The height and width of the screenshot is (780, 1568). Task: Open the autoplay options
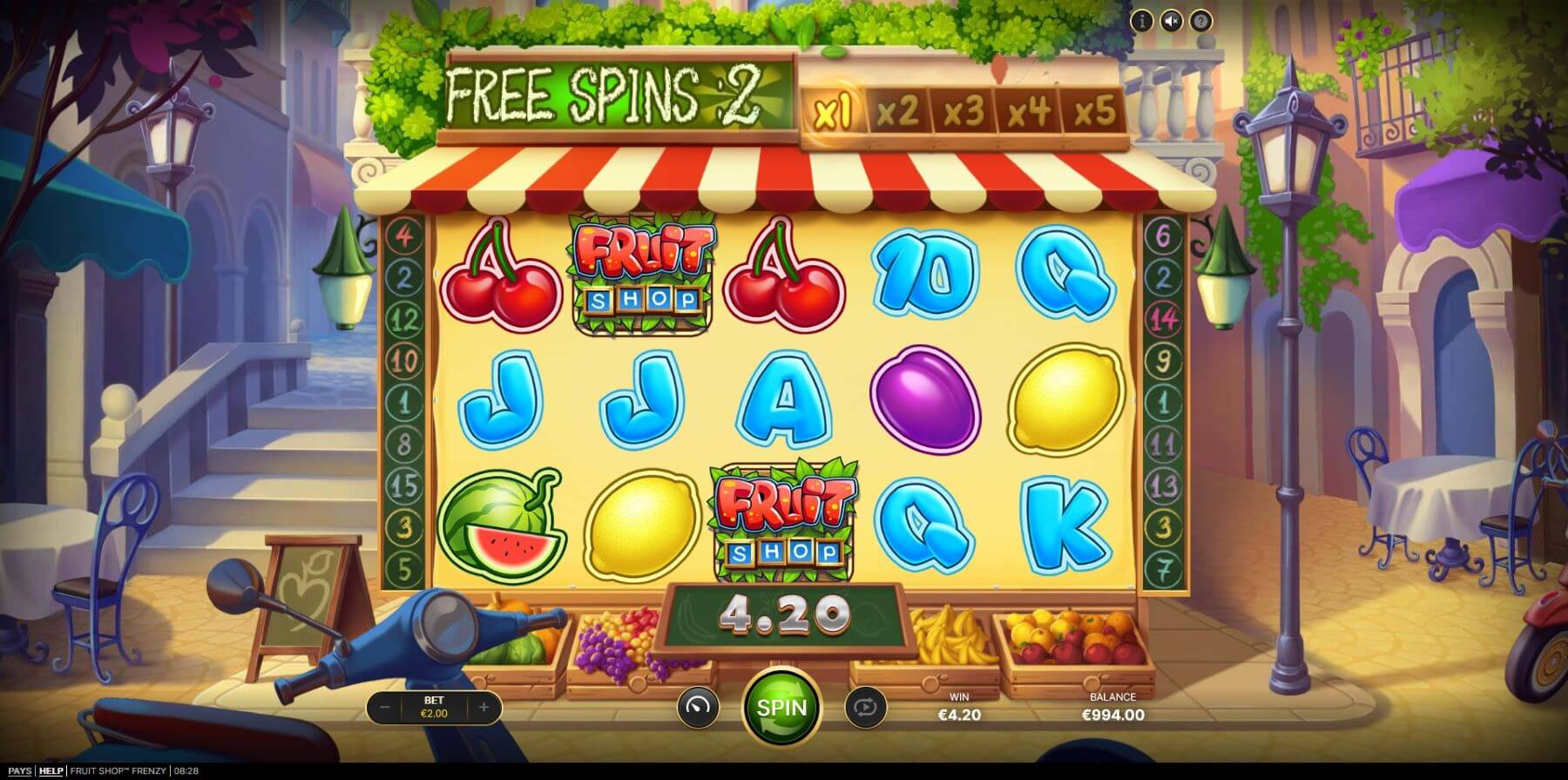click(865, 707)
